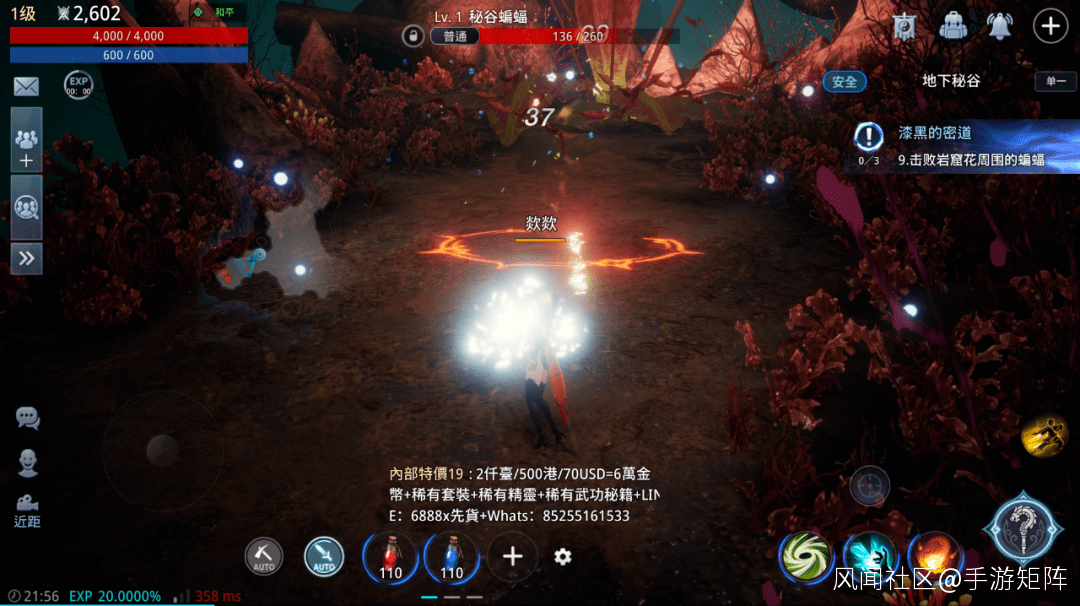This screenshot has height=606, width=1080.
Task: Open the notification bell
Action: point(1000,26)
